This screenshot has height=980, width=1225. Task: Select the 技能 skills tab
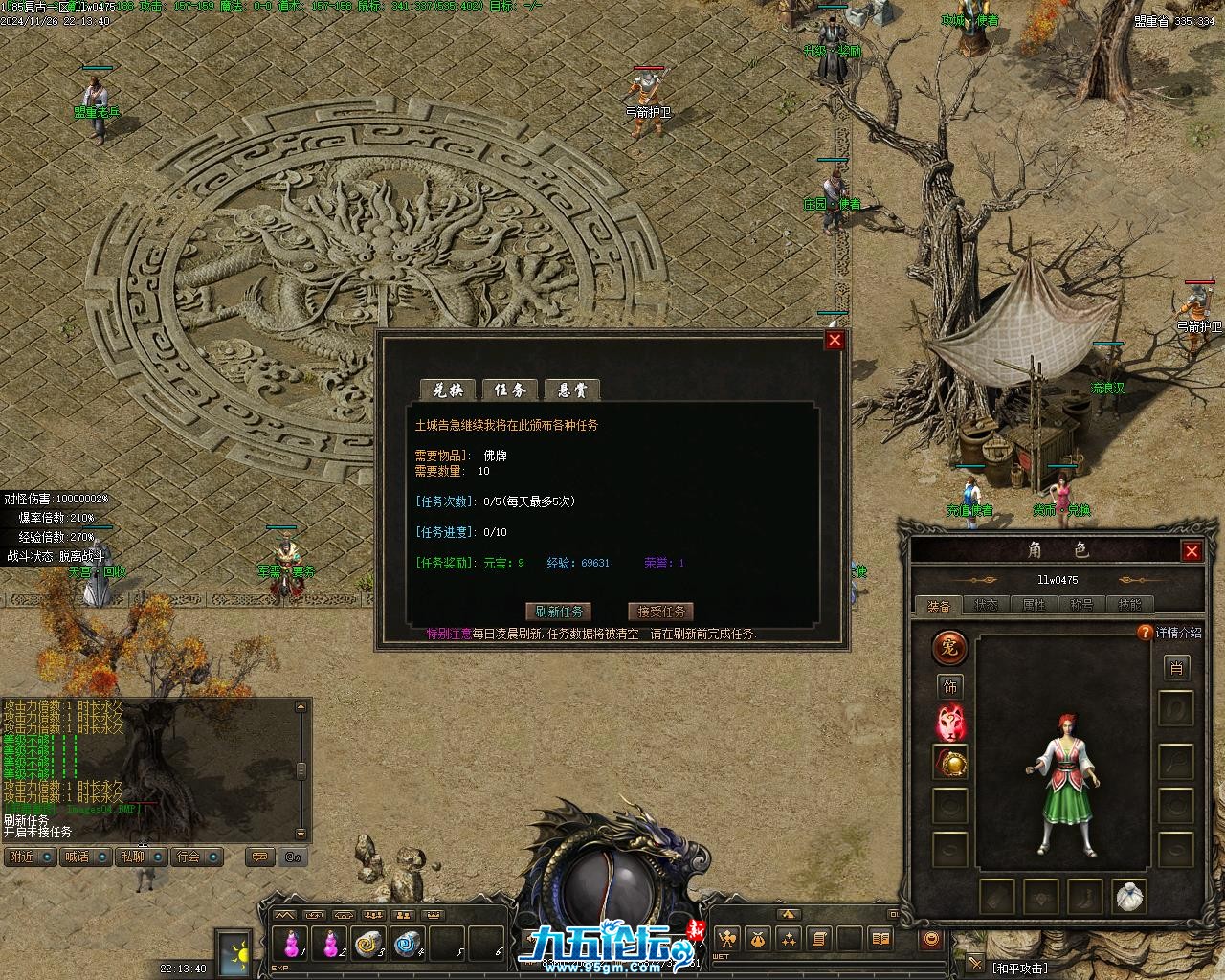click(1129, 605)
